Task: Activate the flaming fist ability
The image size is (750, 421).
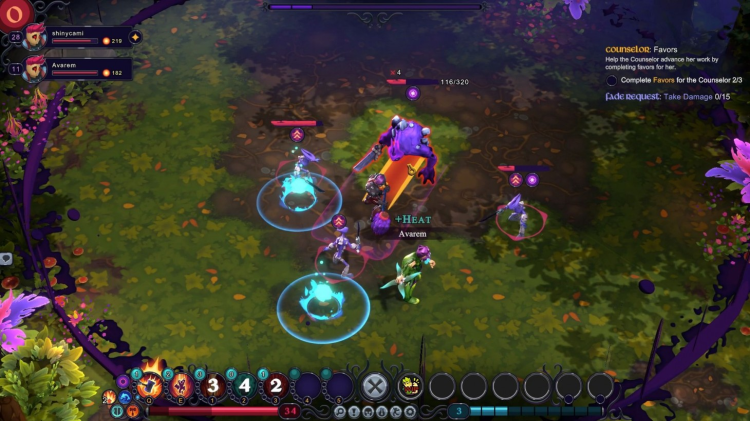Action: click(151, 385)
